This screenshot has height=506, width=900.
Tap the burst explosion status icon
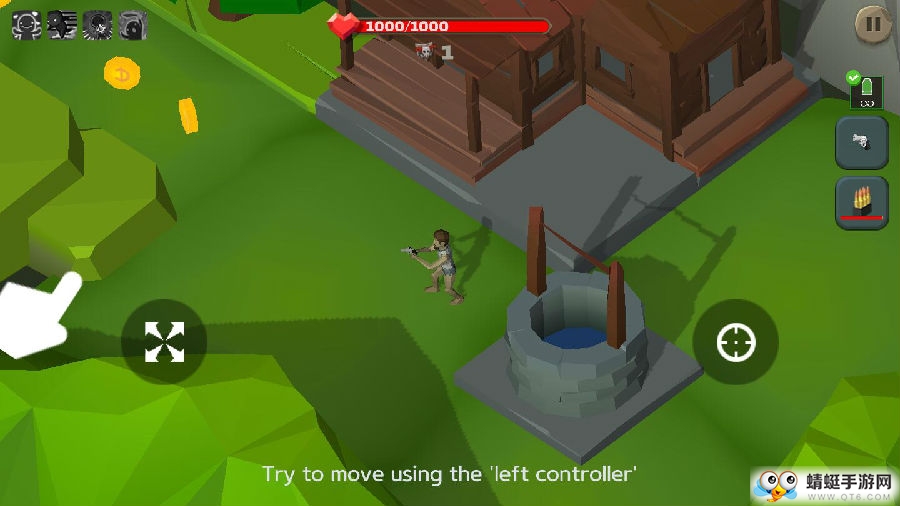97,25
